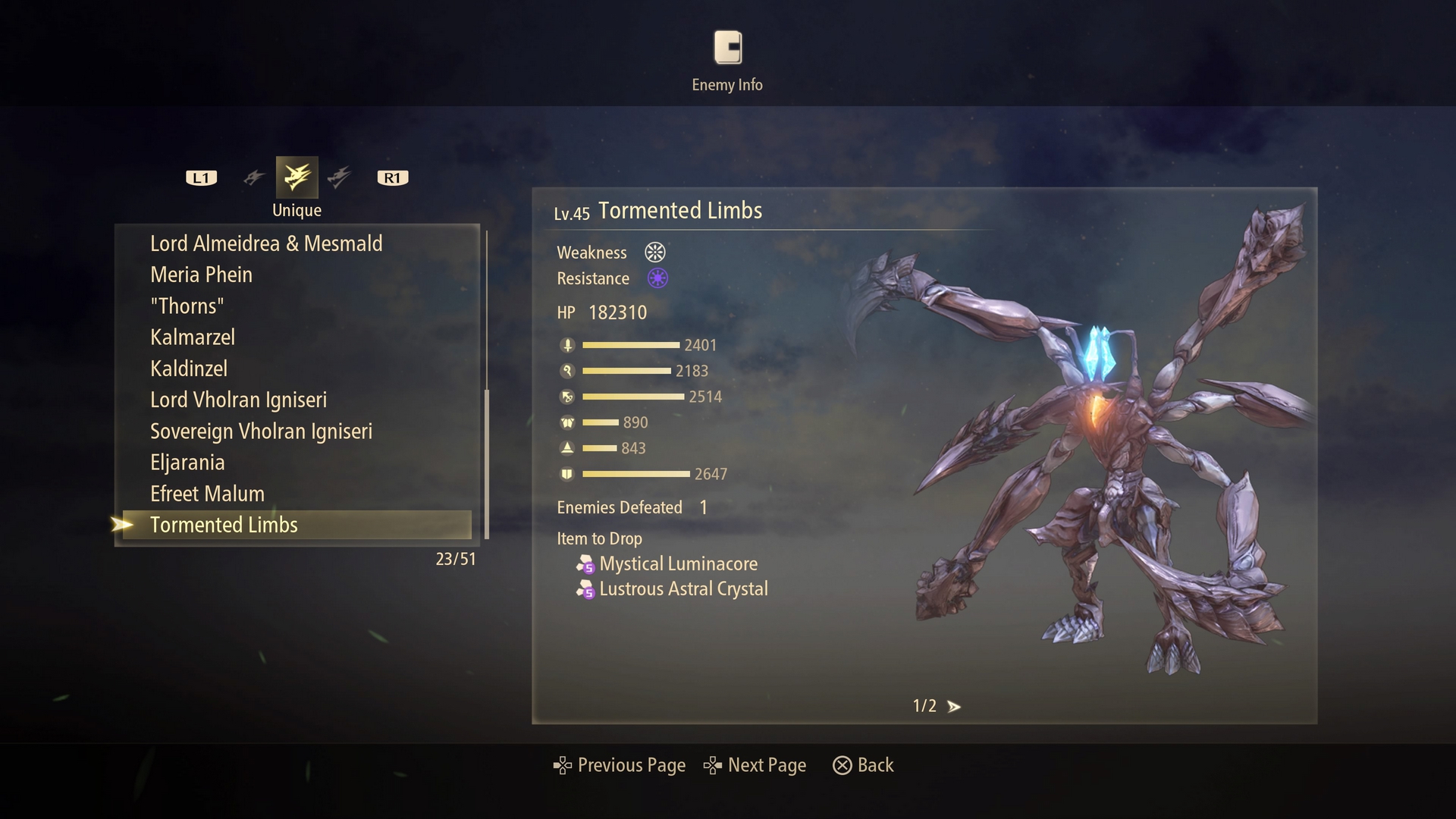1456x819 pixels.
Task: Click the enemy list scrollbar
Action: 486,463
